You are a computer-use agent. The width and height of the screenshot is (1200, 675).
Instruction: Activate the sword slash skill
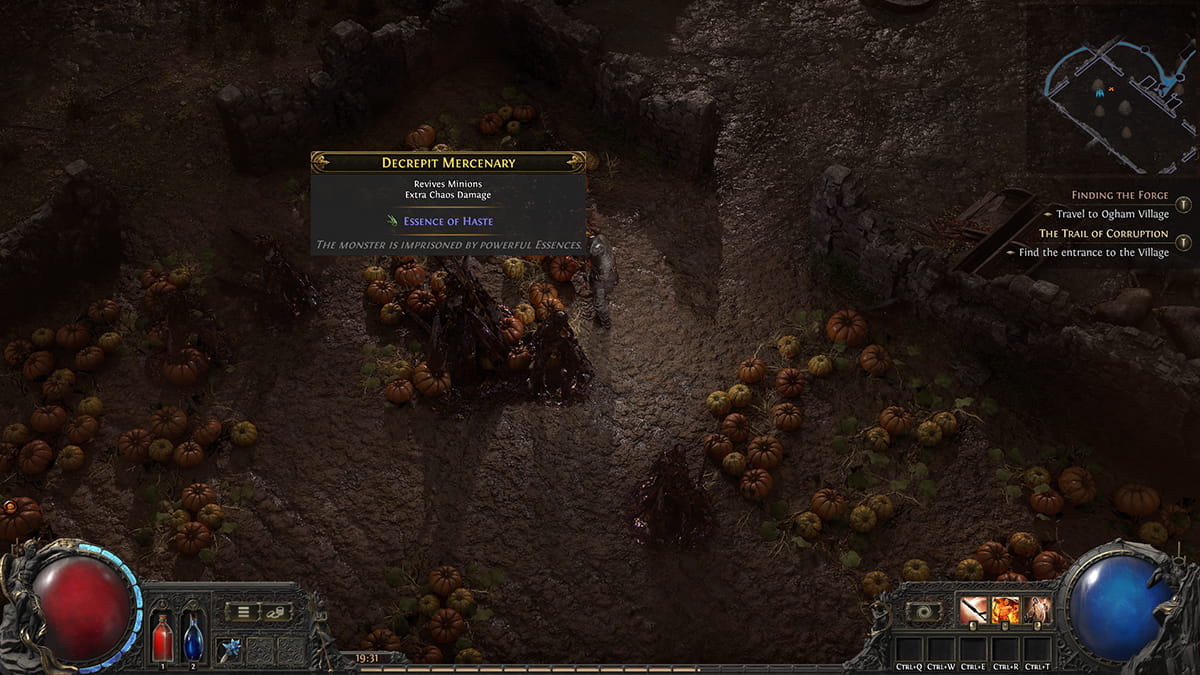click(x=973, y=610)
